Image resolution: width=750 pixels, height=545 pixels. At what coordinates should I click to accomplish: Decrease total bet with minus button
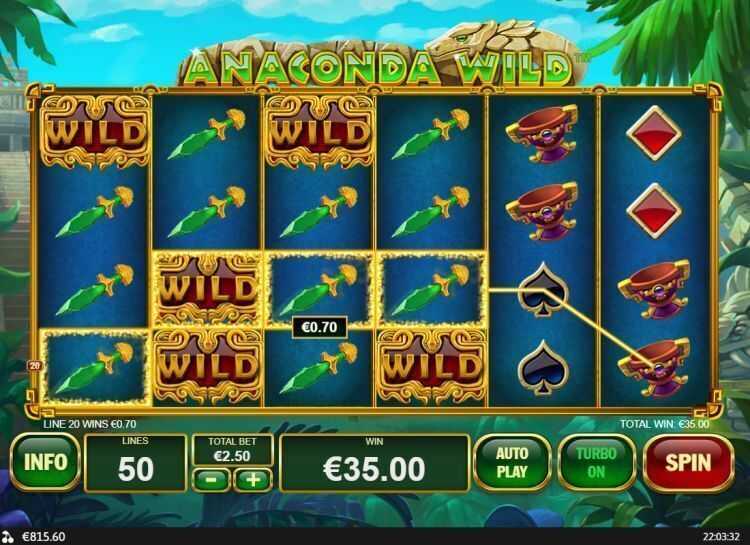click(x=212, y=480)
